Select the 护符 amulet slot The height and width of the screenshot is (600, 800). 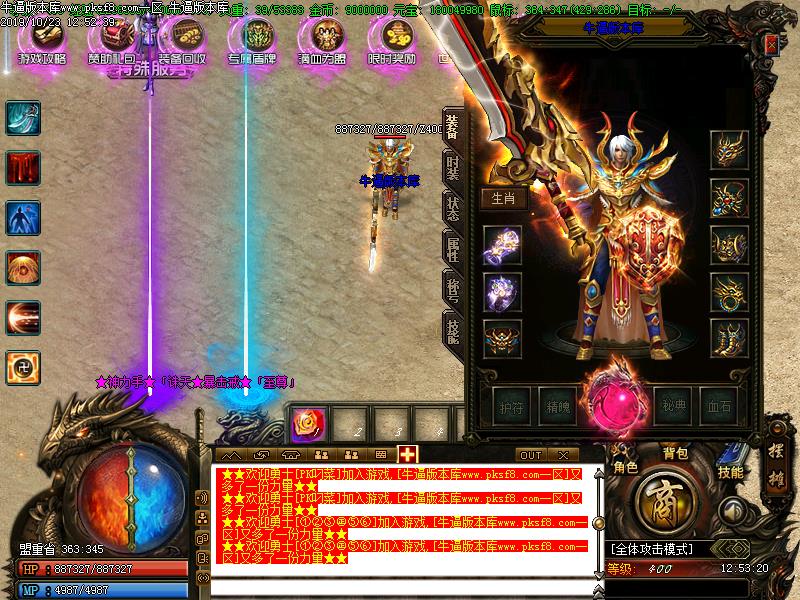(x=510, y=407)
